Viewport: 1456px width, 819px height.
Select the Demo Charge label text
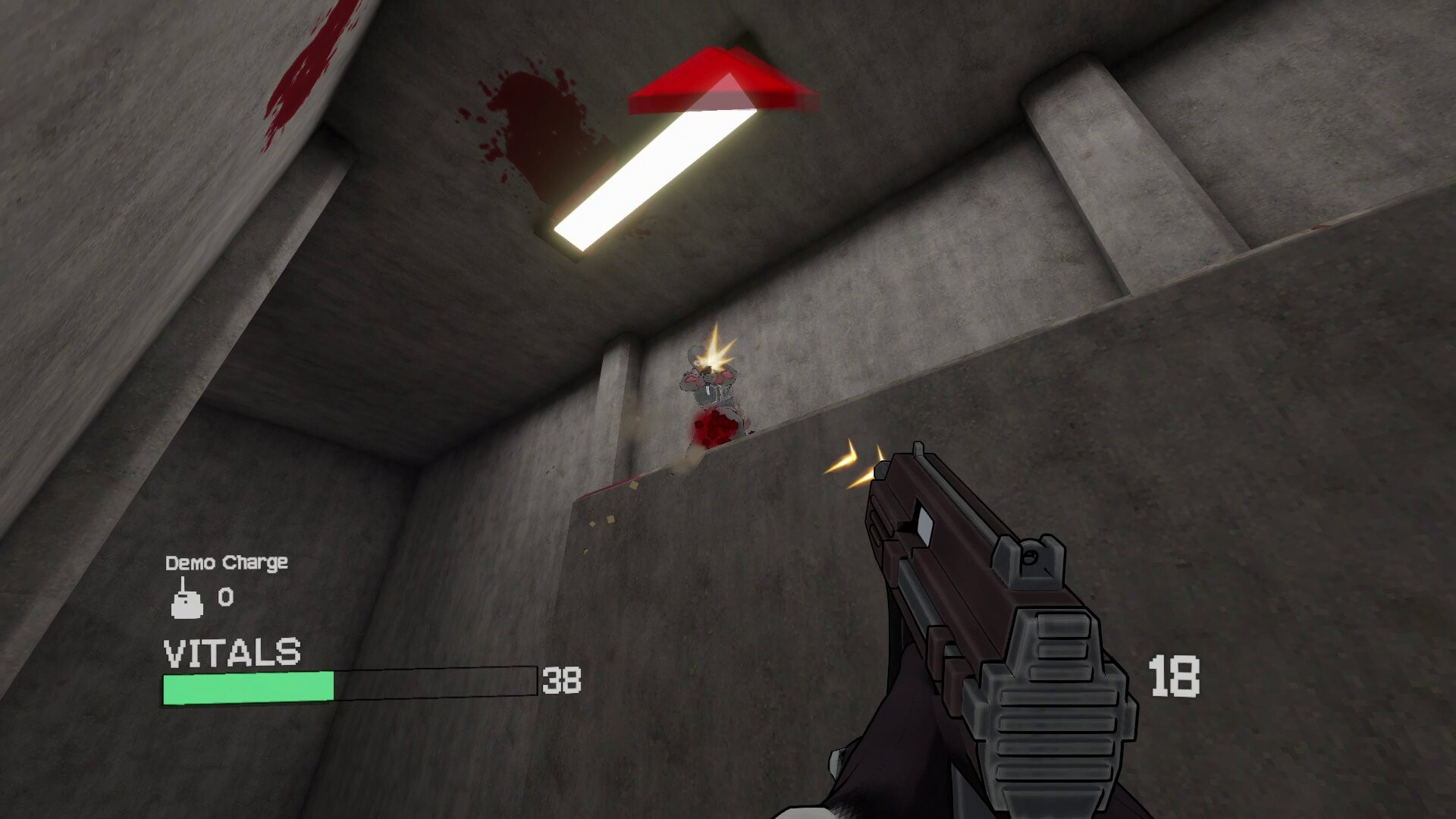(227, 563)
